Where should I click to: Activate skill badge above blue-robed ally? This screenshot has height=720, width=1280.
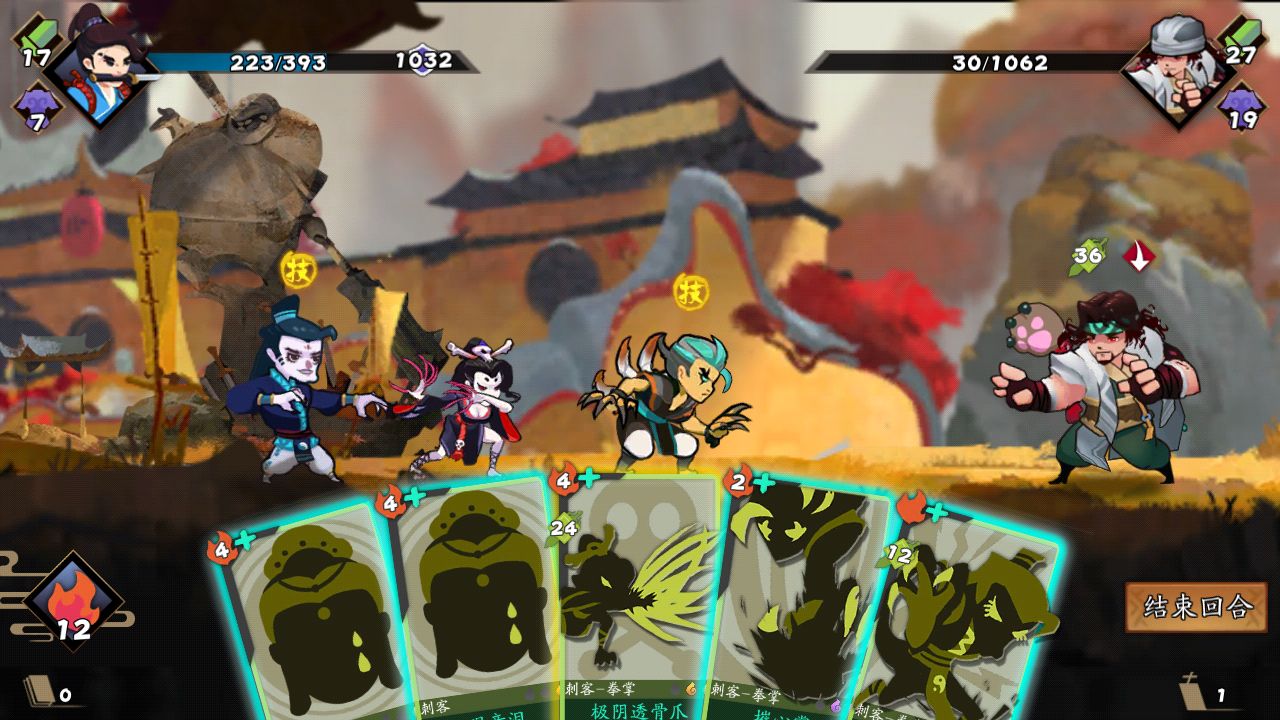(x=298, y=268)
